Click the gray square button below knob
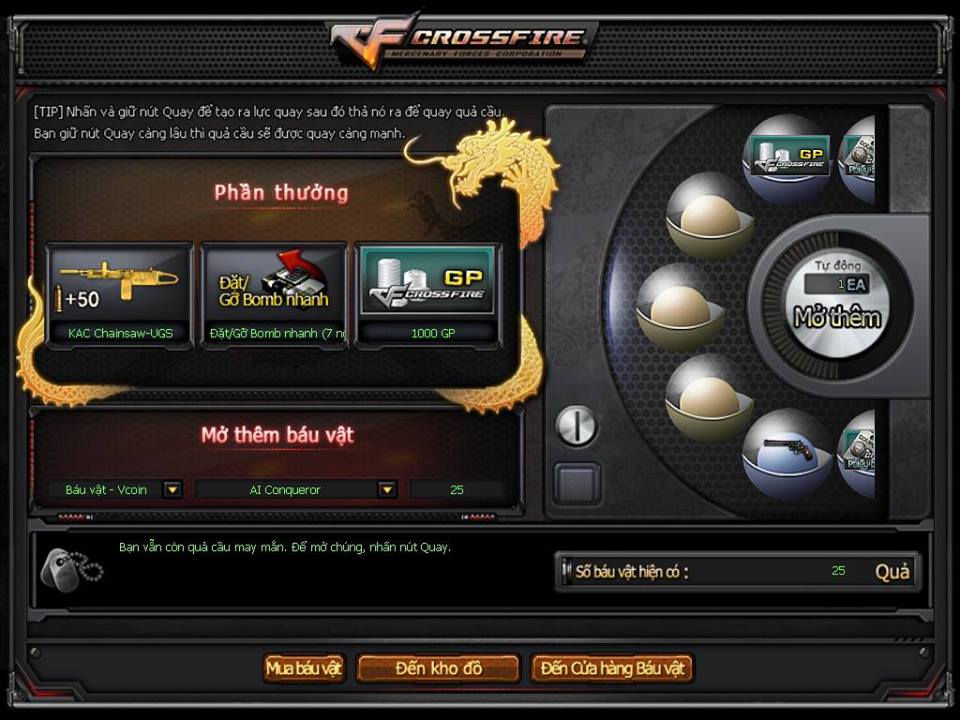The width and height of the screenshot is (960, 720). click(x=577, y=483)
